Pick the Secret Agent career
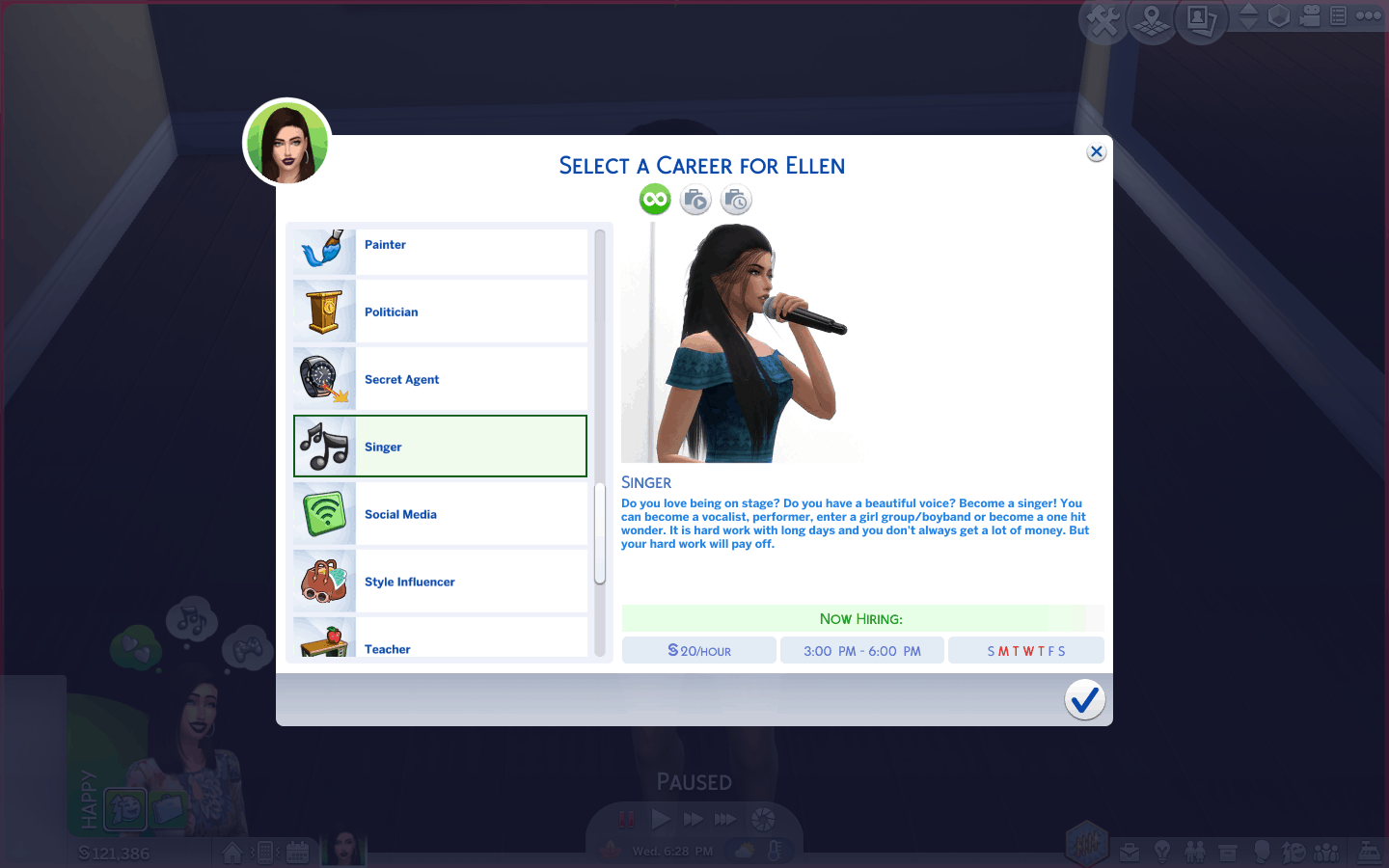 click(x=440, y=380)
